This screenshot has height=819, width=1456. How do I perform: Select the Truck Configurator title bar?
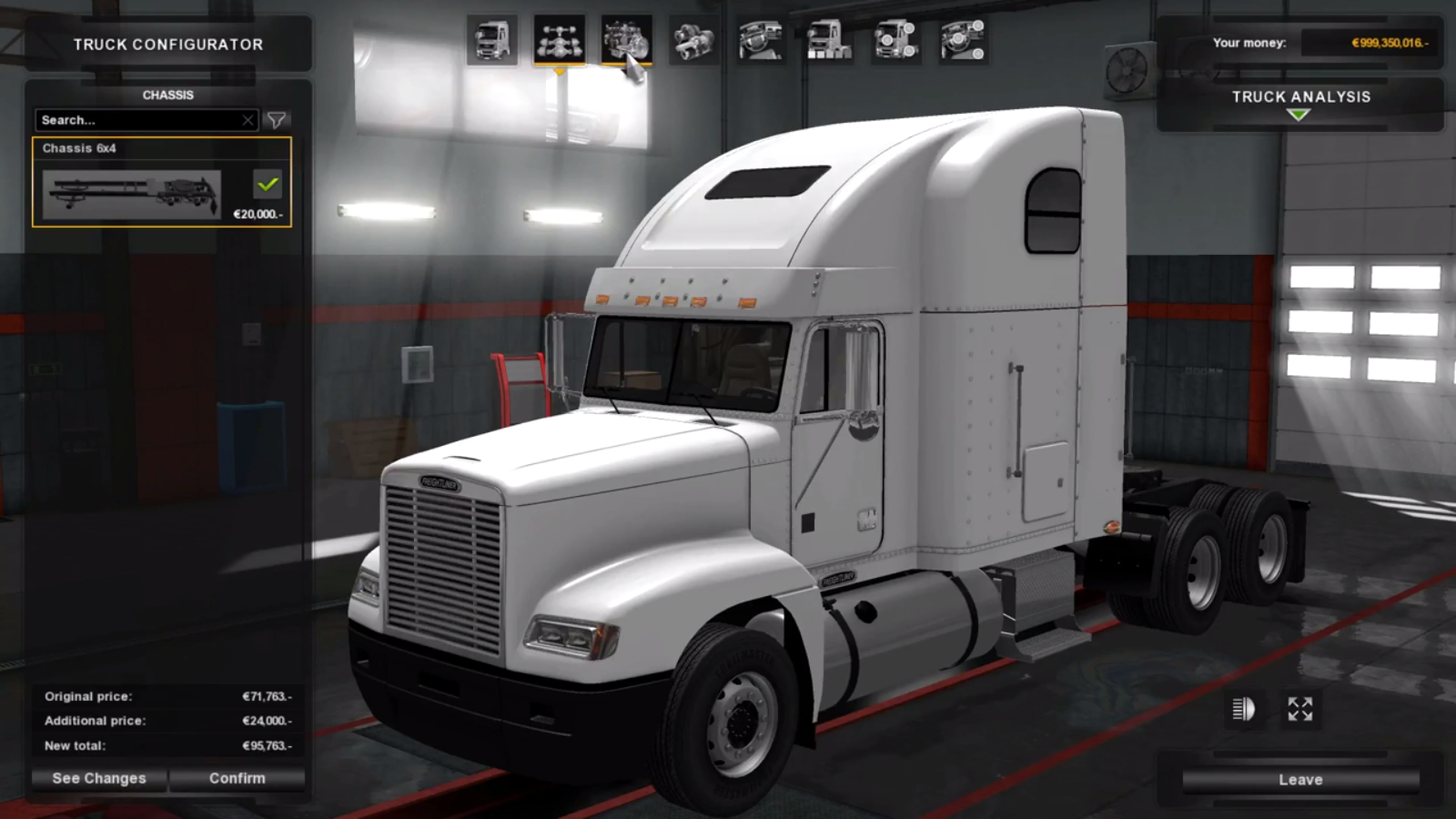pos(167,44)
